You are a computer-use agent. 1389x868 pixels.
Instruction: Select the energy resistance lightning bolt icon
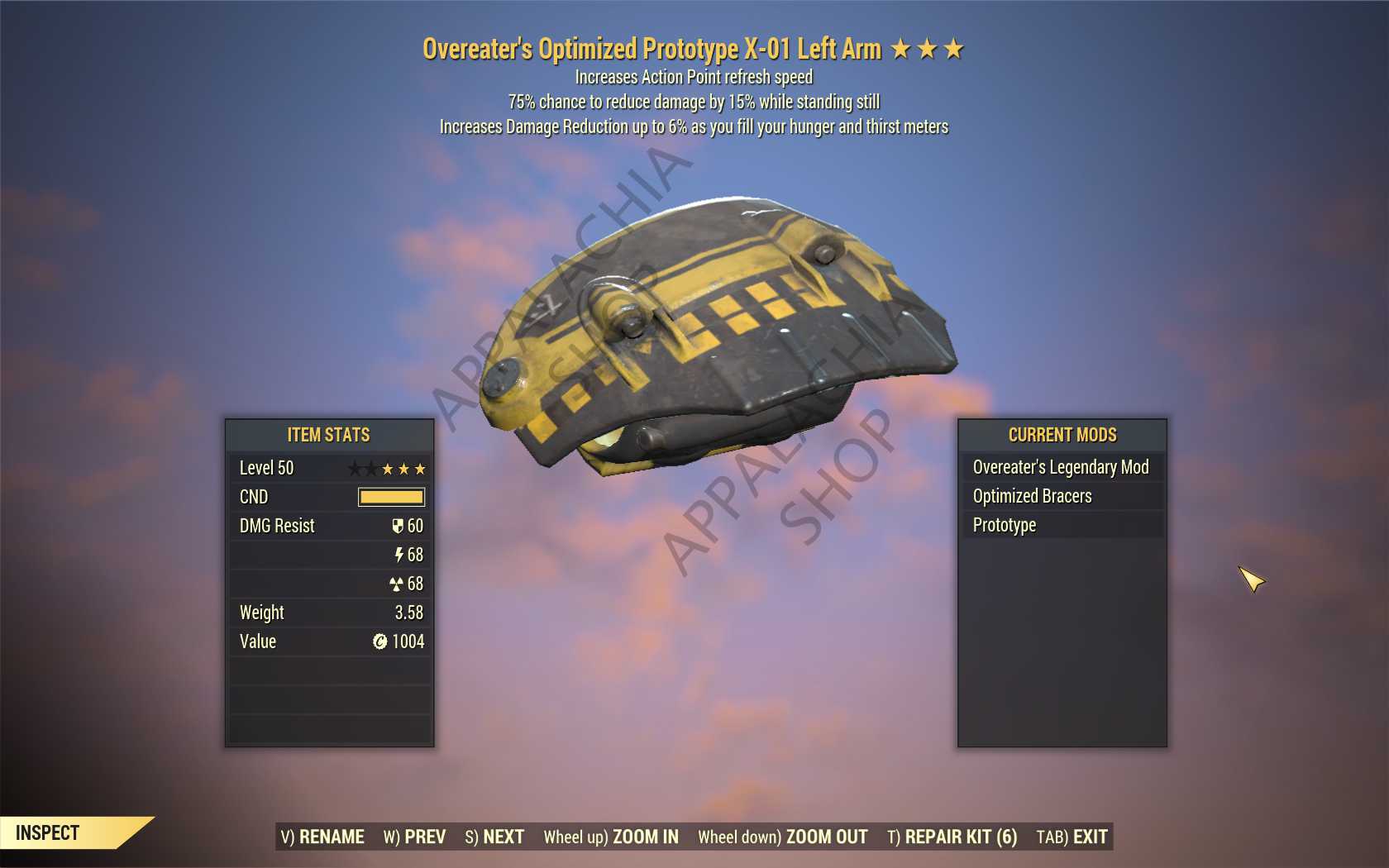[401, 555]
